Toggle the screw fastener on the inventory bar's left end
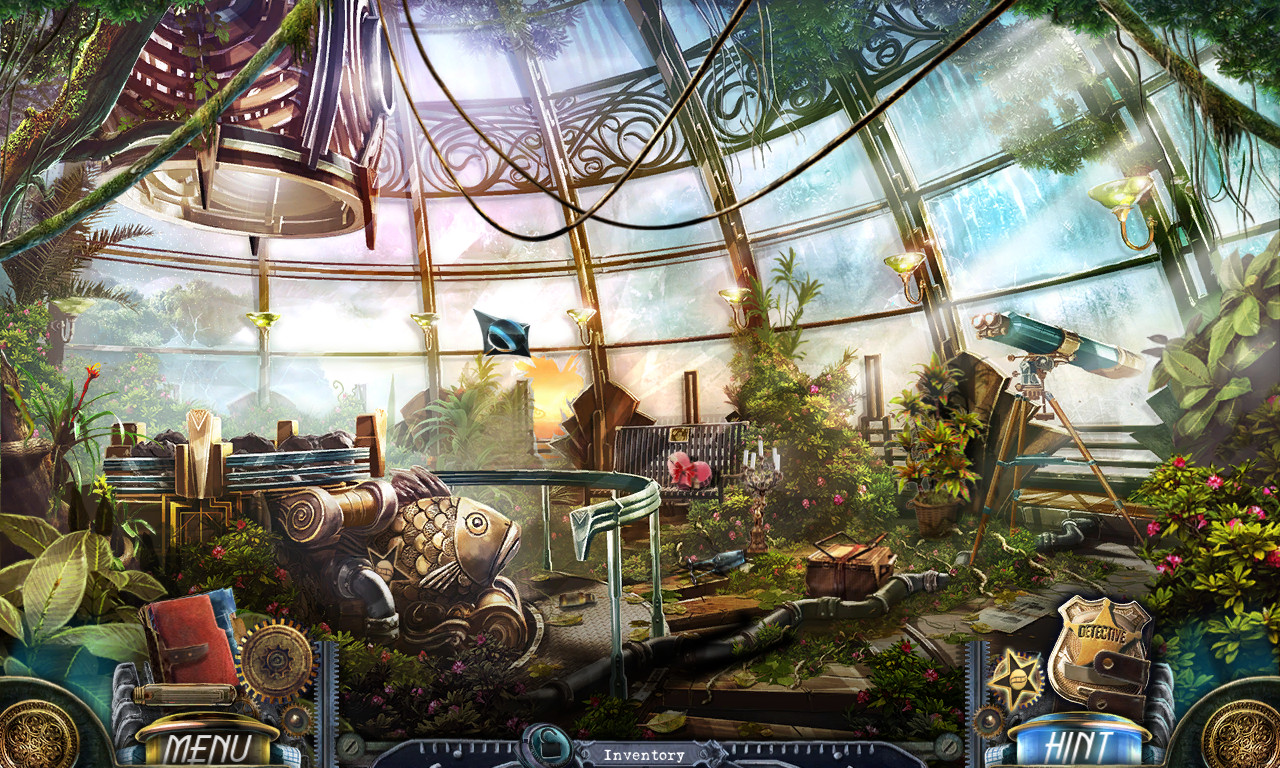Viewport: 1280px width, 768px height. [x=350, y=747]
